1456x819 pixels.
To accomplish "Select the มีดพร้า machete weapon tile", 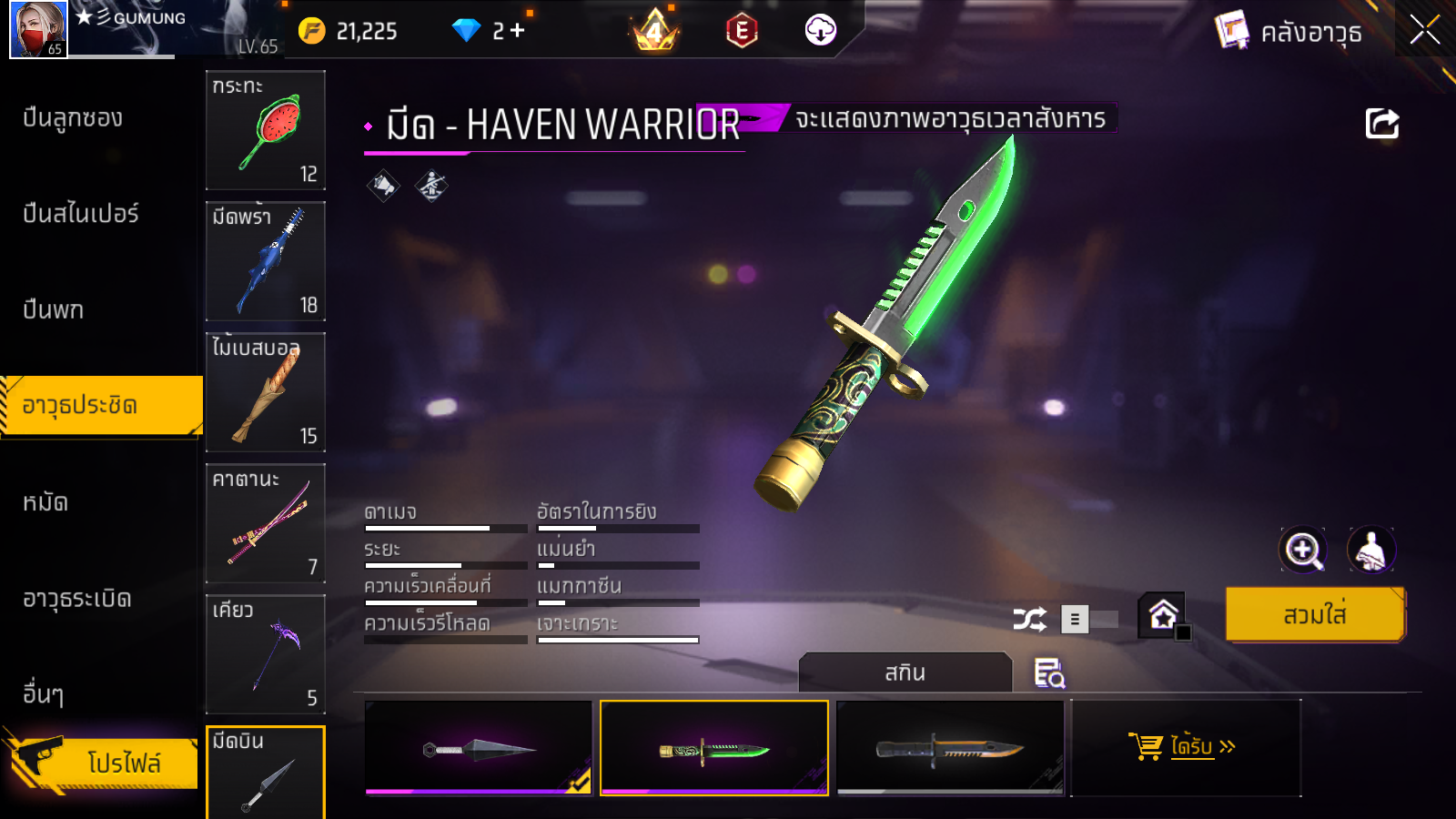I will tap(266, 261).
